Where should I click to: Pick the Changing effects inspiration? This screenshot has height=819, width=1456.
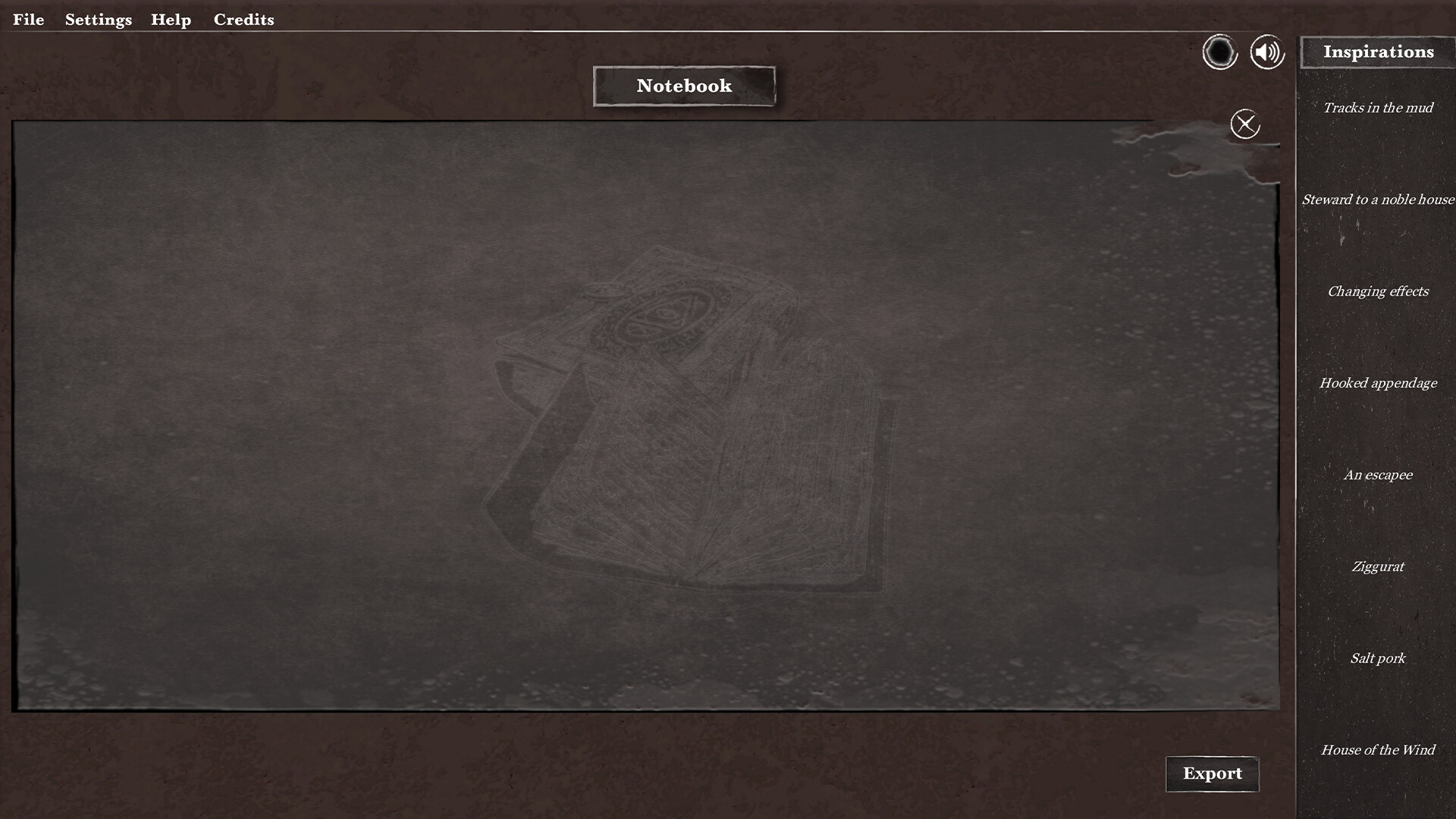(1378, 291)
